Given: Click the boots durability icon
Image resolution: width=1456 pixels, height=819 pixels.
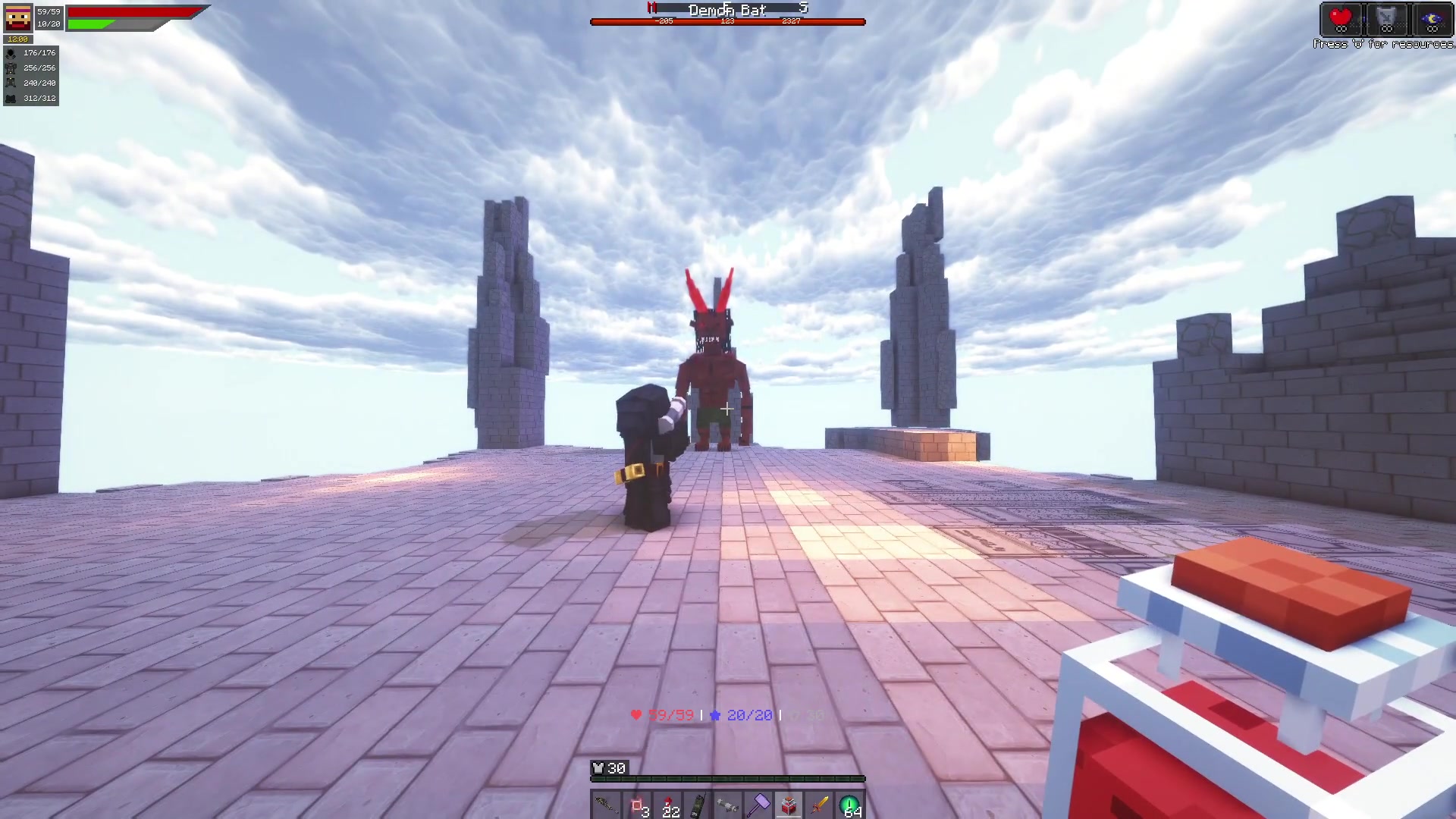Looking at the screenshot, I should coord(11,99).
